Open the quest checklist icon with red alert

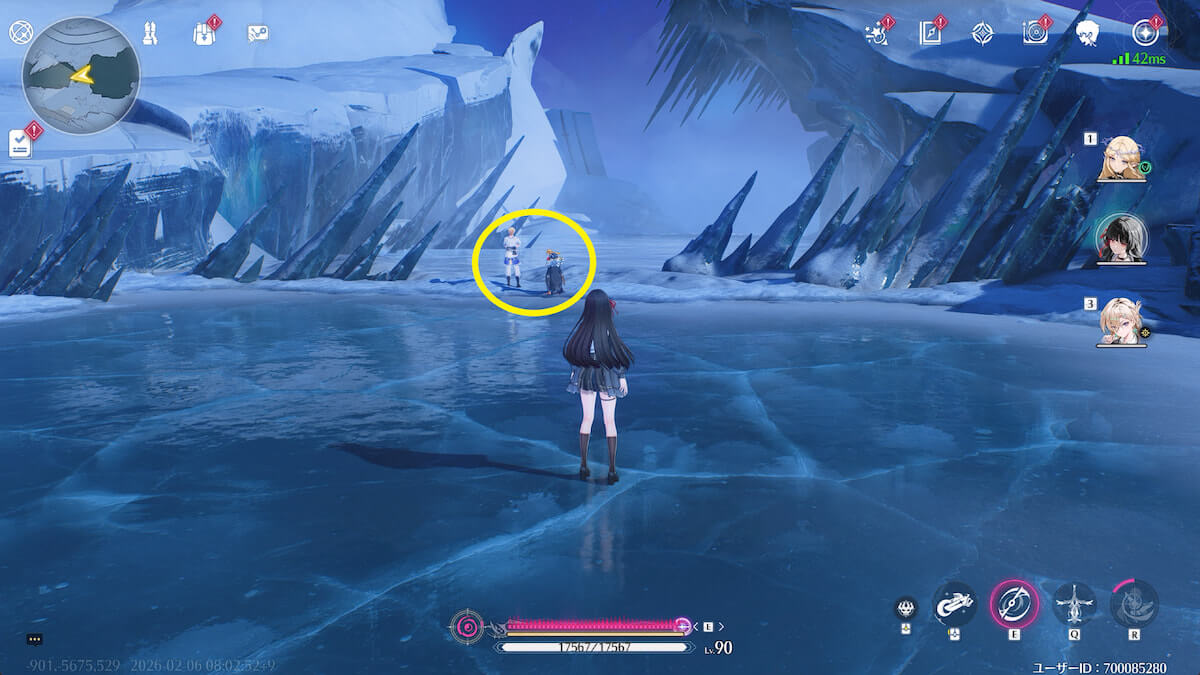[21, 143]
